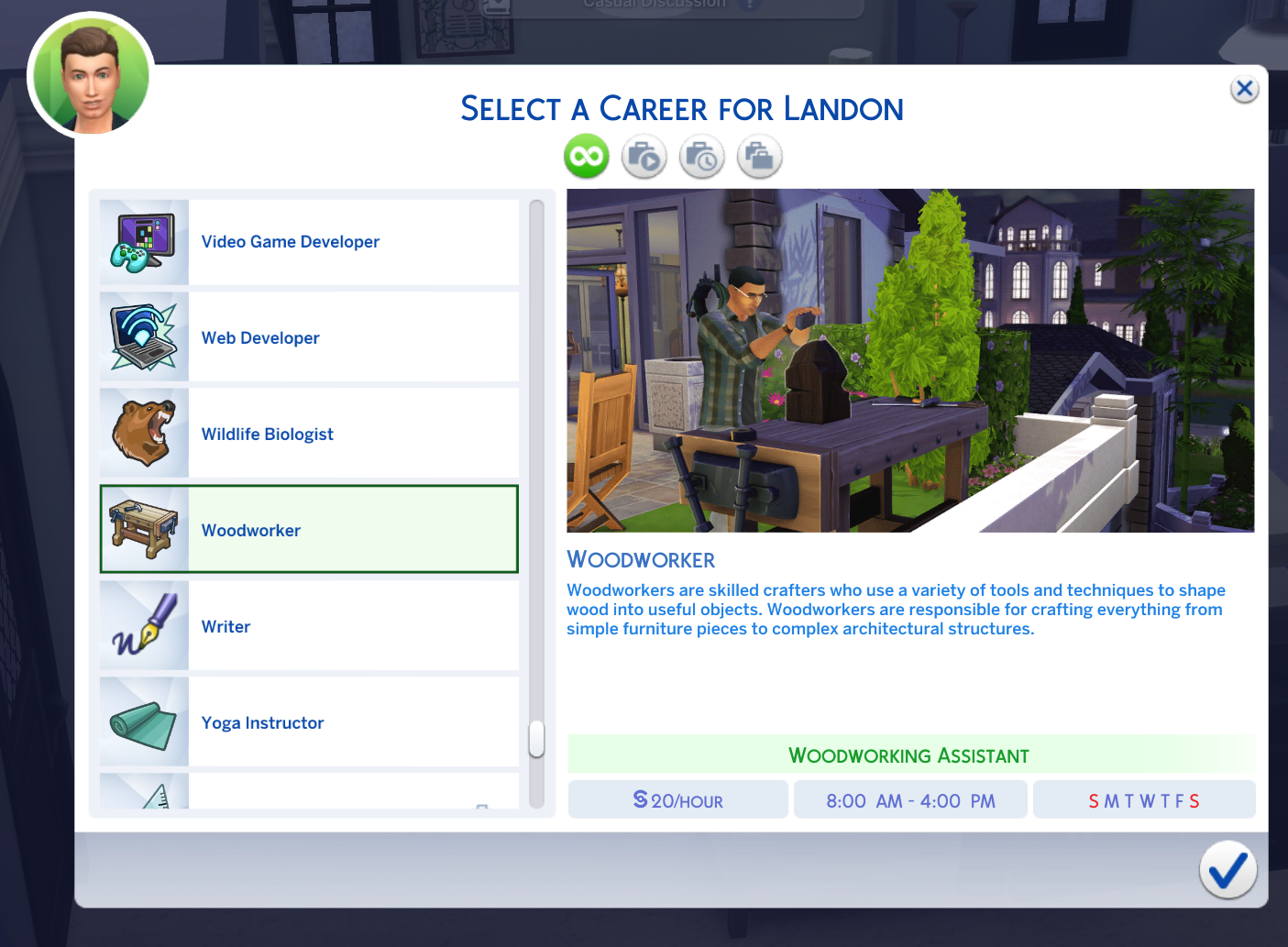
Task: Confirm the career with the checkmark button
Action: pyautogui.click(x=1227, y=870)
